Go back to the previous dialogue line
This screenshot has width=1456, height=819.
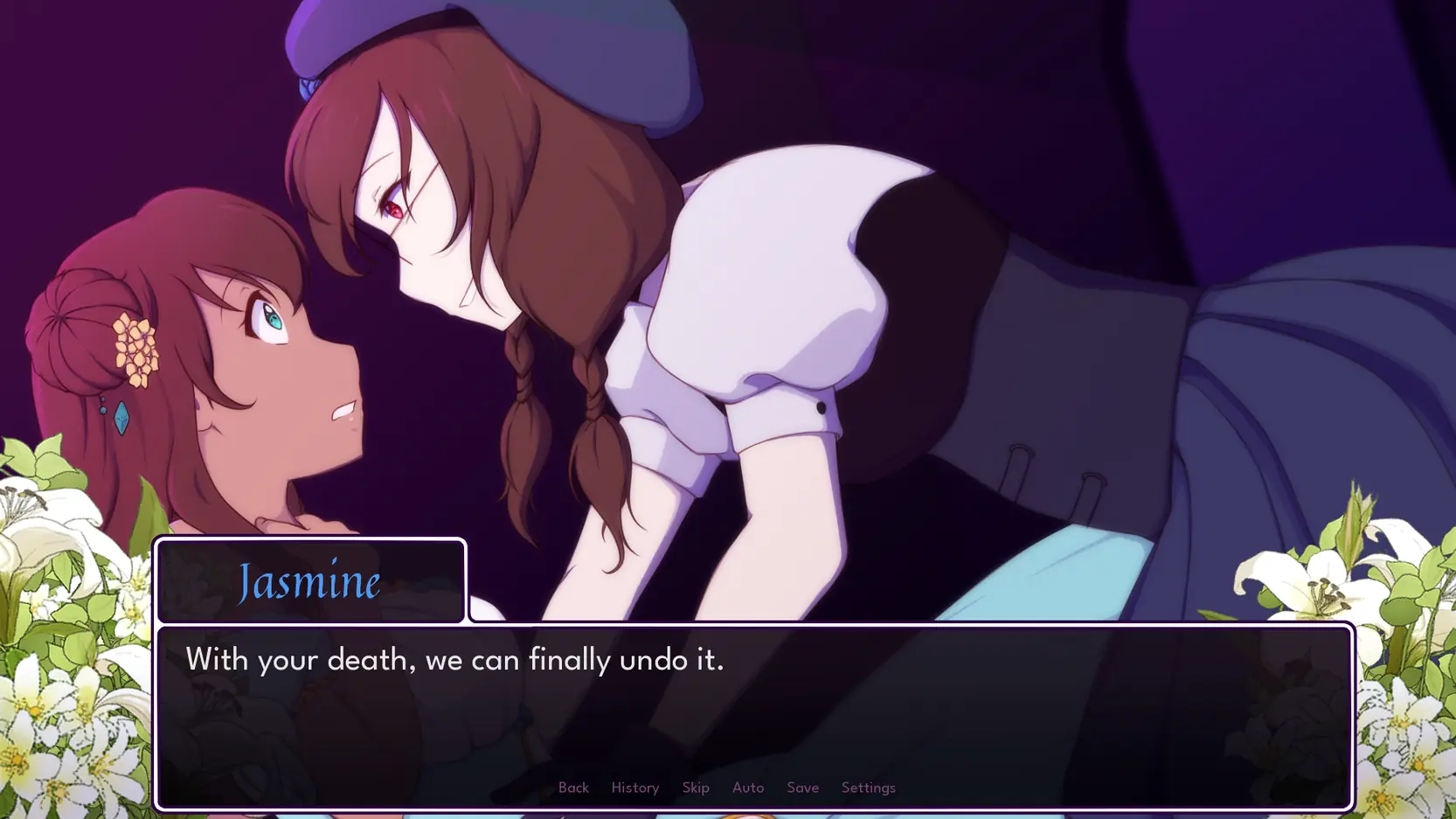tap(573, 788)
